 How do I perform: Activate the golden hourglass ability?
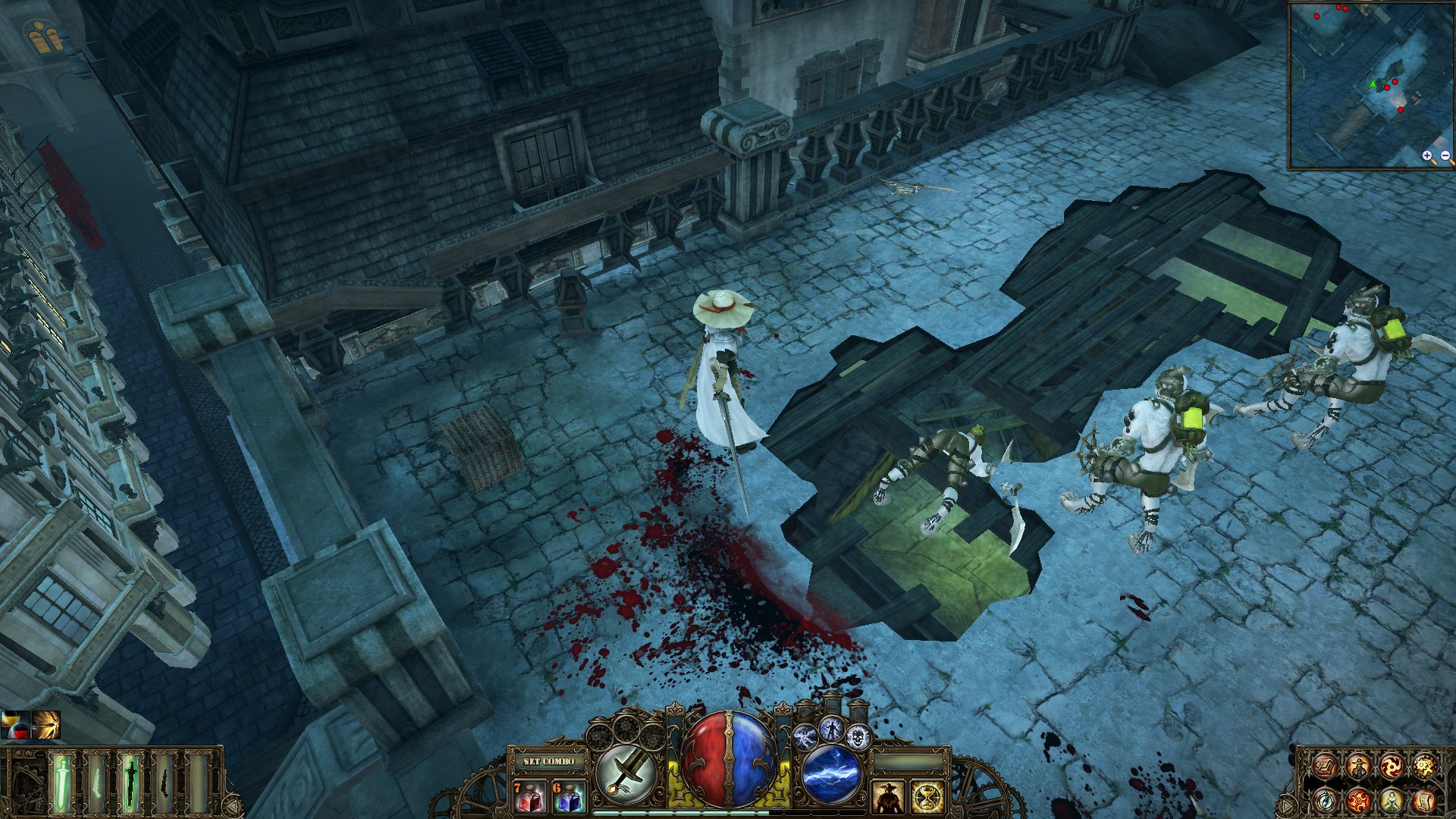click(927, 797)
